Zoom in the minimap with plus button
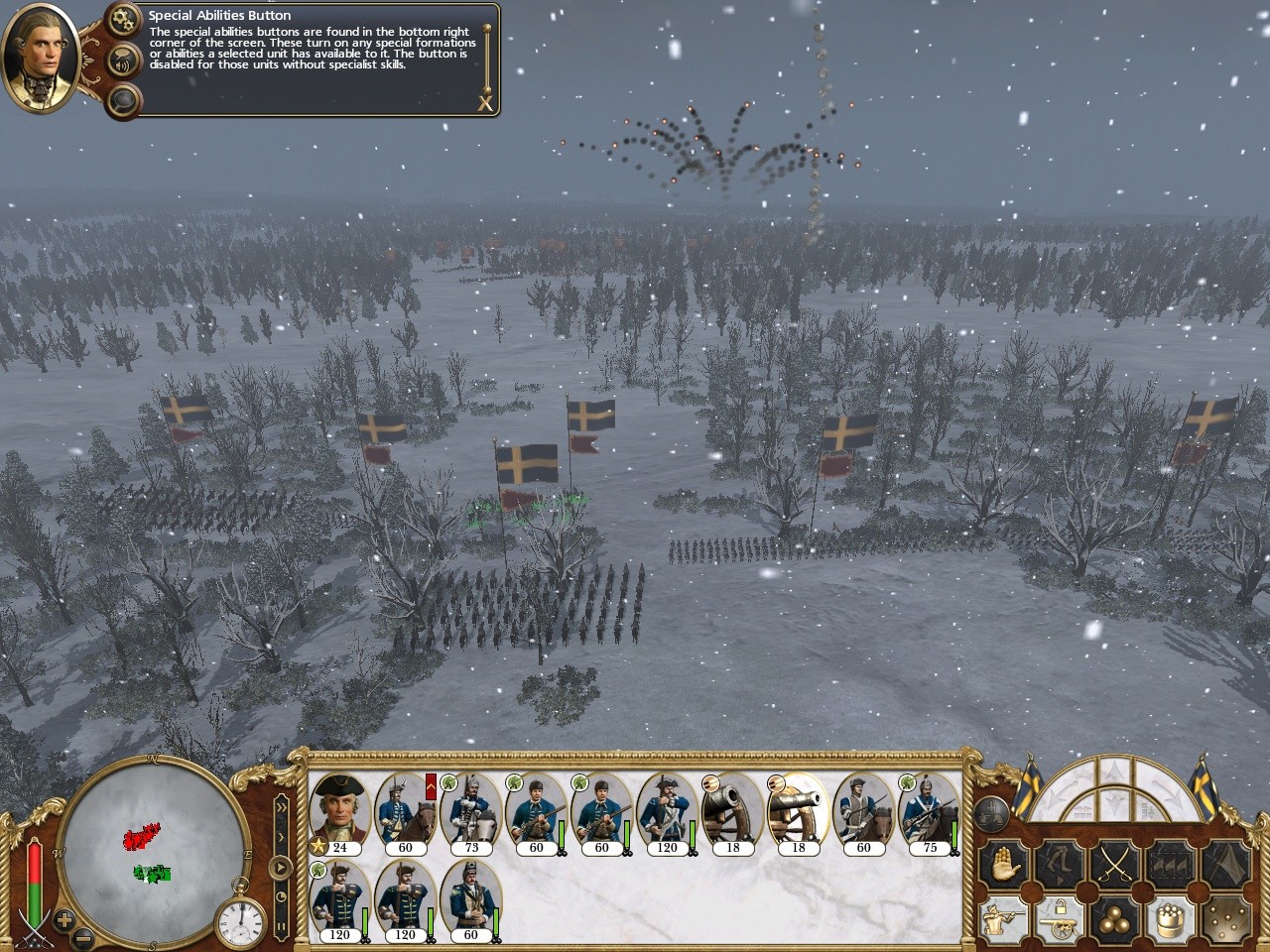 click(x=63, y=918)
